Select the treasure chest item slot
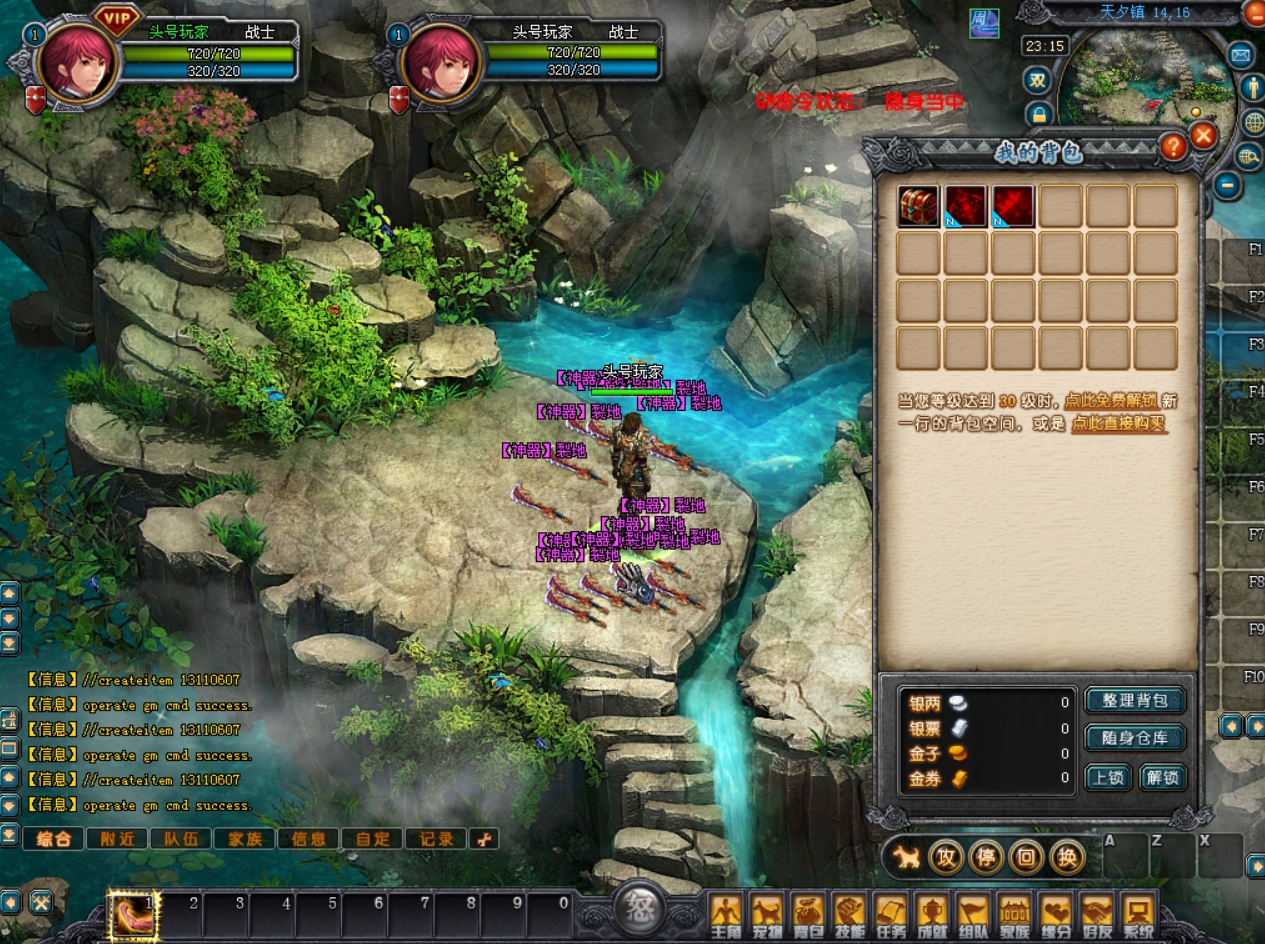This screenshot has width=1265, height=944. pos(917,206)
